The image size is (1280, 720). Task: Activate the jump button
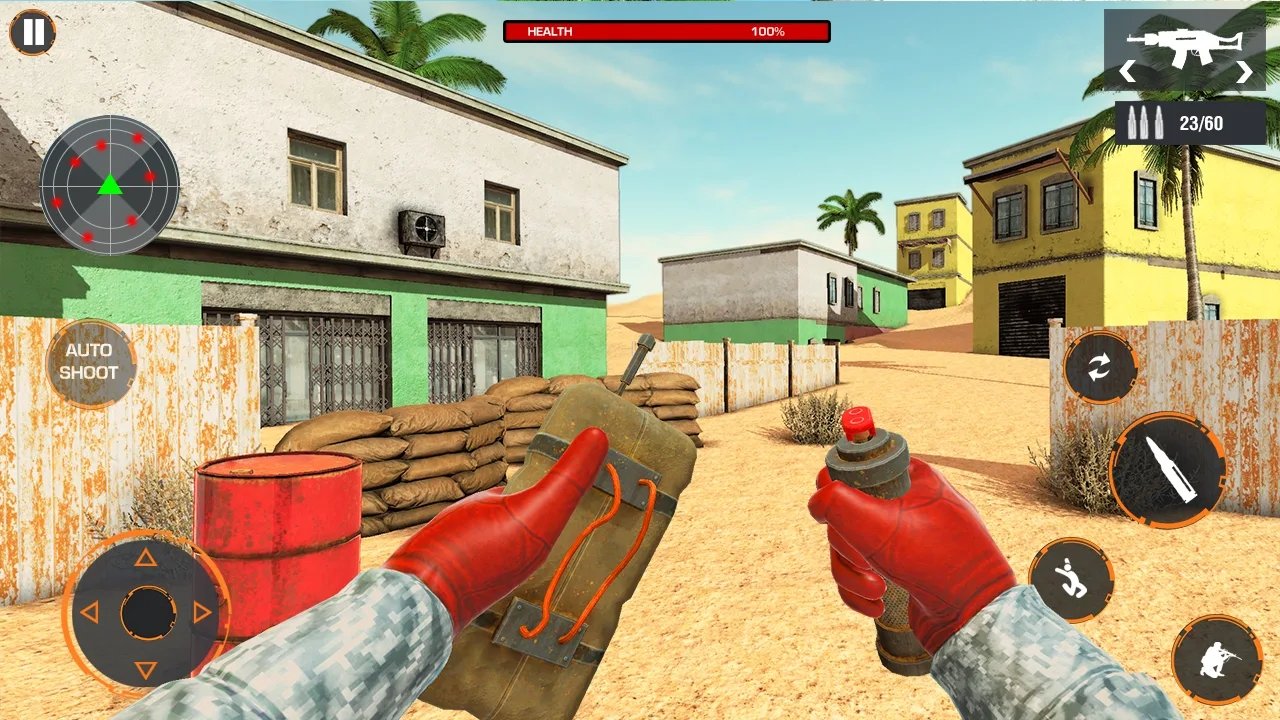pyautogui.click(x=1072, y=580)
